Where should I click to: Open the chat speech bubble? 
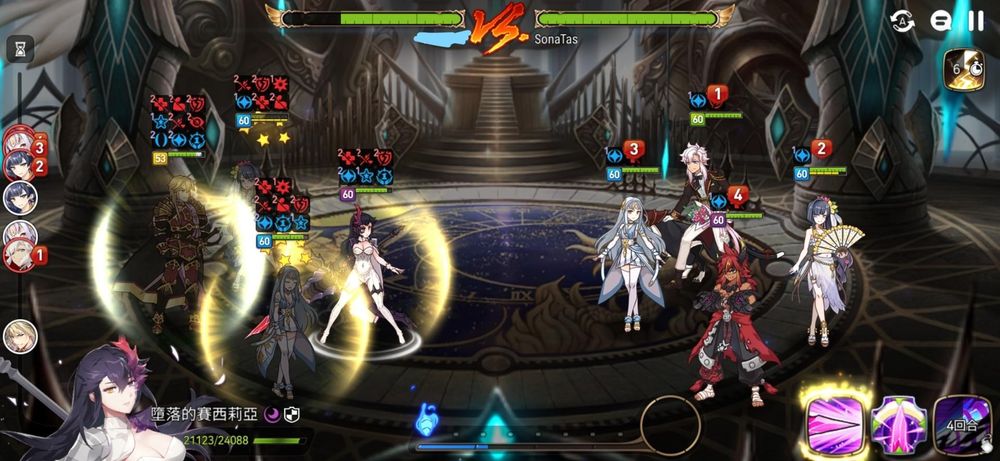[x=940, y=21]
